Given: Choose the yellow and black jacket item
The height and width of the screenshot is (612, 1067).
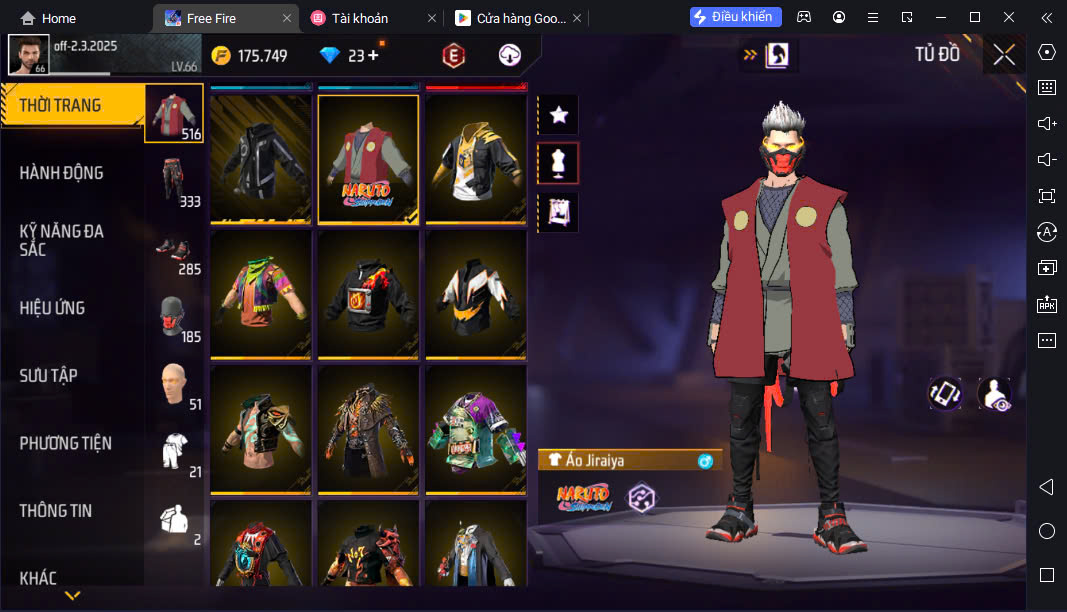Looking at the screenshot, I should tap(476, 158).
